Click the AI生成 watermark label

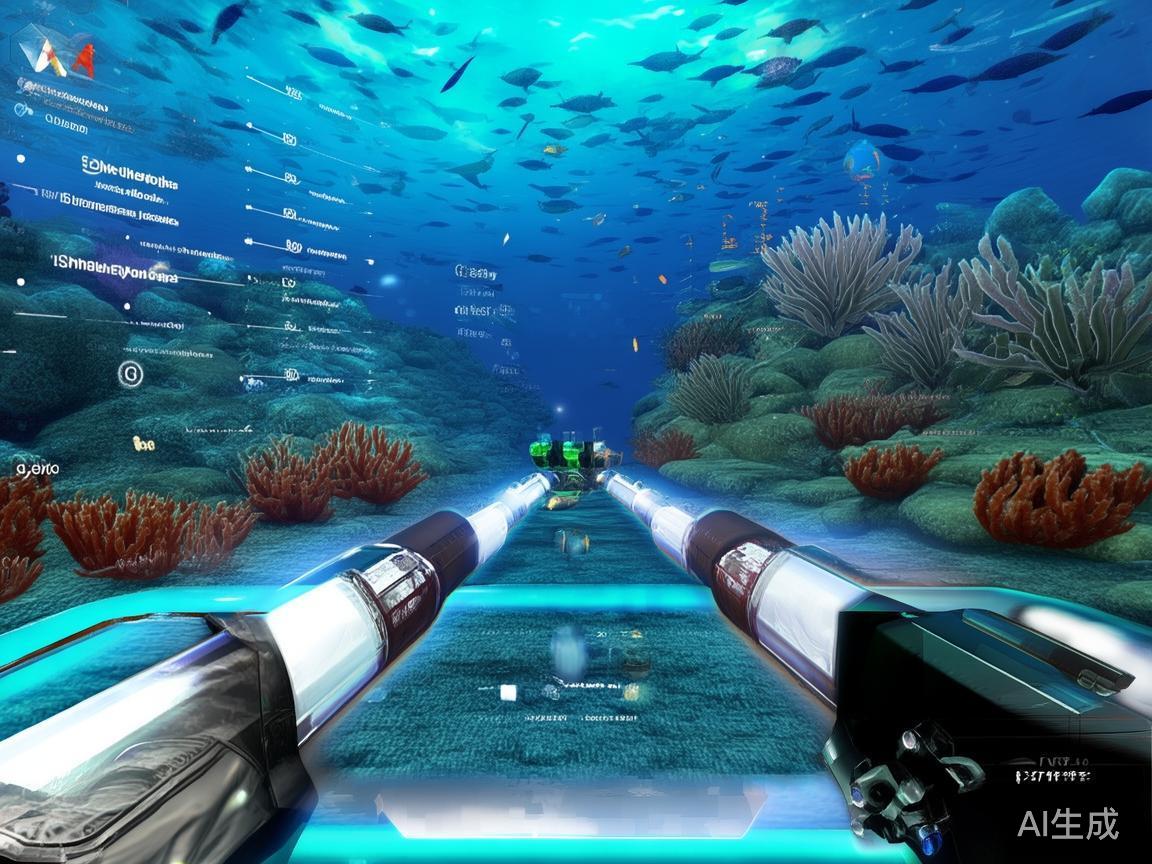coord(1067,824)
